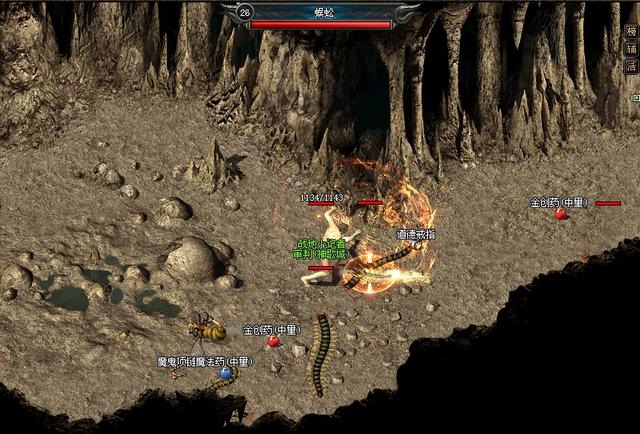Open the 辅 assist button
The image size is (640, 434).
point(631,48)
